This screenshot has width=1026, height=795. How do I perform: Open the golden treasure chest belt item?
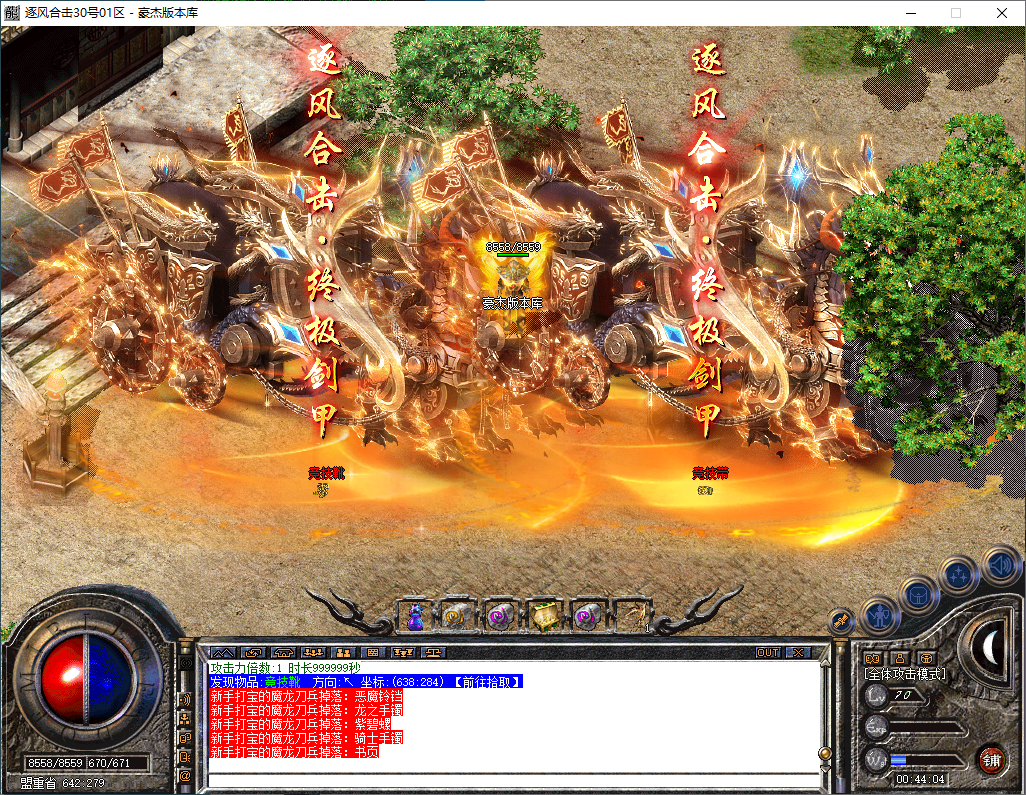[x=543, y=617]
